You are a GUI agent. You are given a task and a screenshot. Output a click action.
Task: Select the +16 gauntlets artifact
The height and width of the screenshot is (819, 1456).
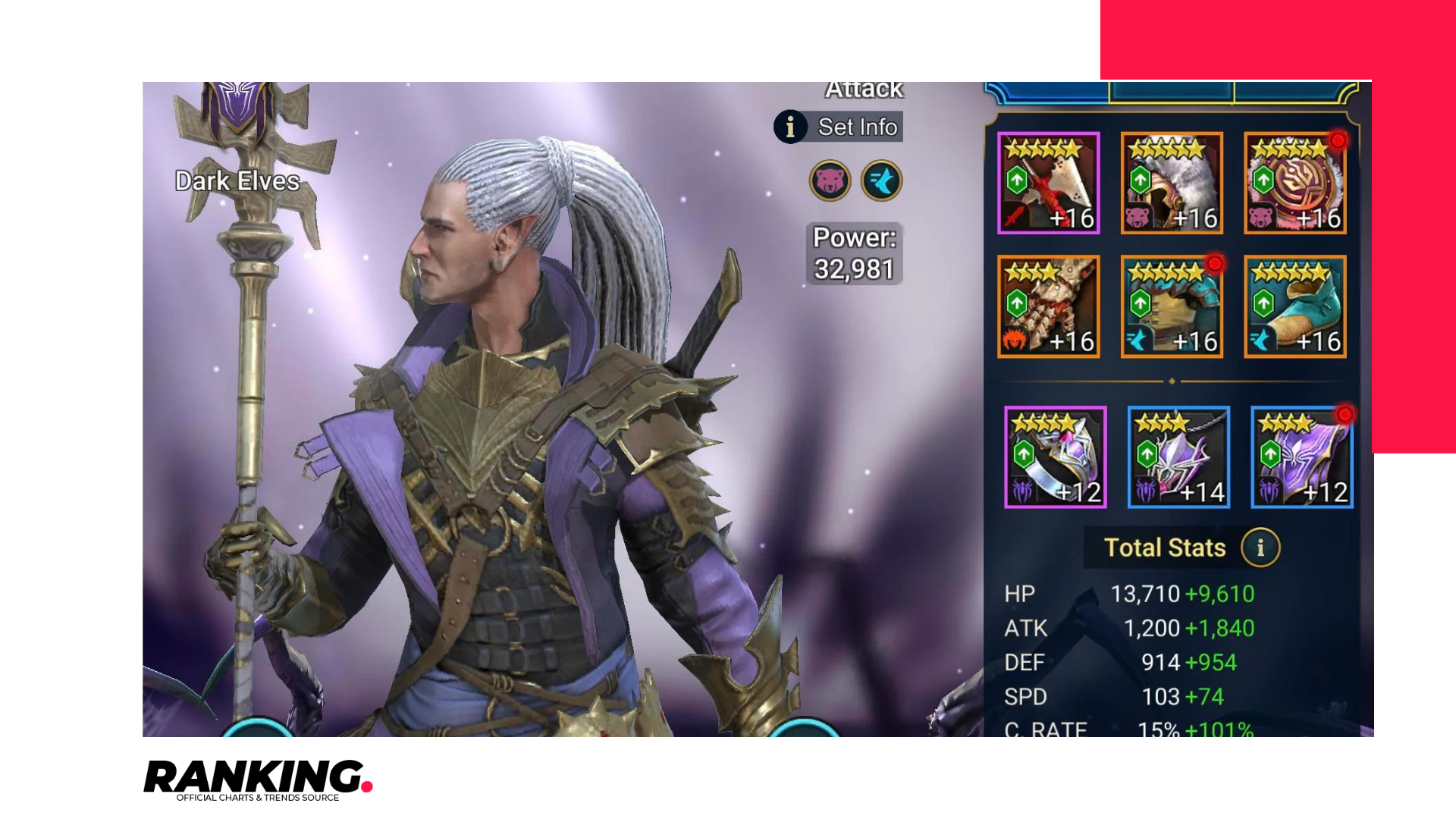1048,306
